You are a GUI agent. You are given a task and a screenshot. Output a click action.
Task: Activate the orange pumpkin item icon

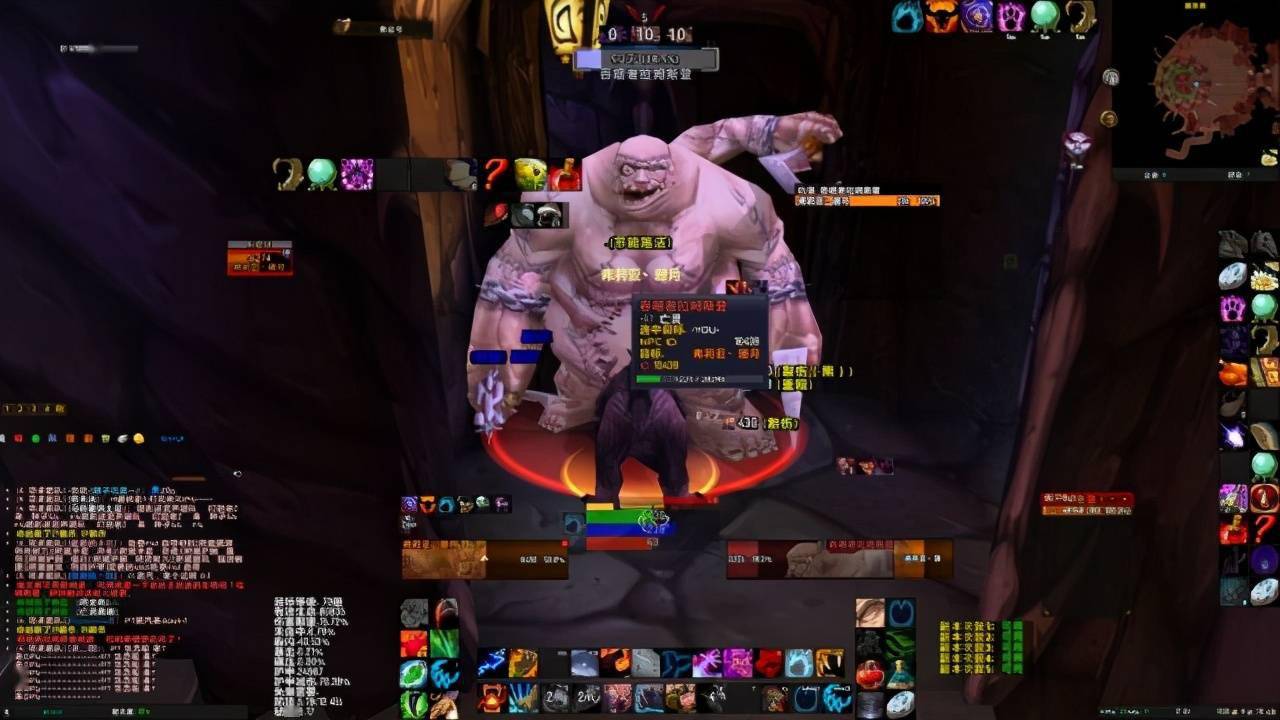pos(1233,373)
